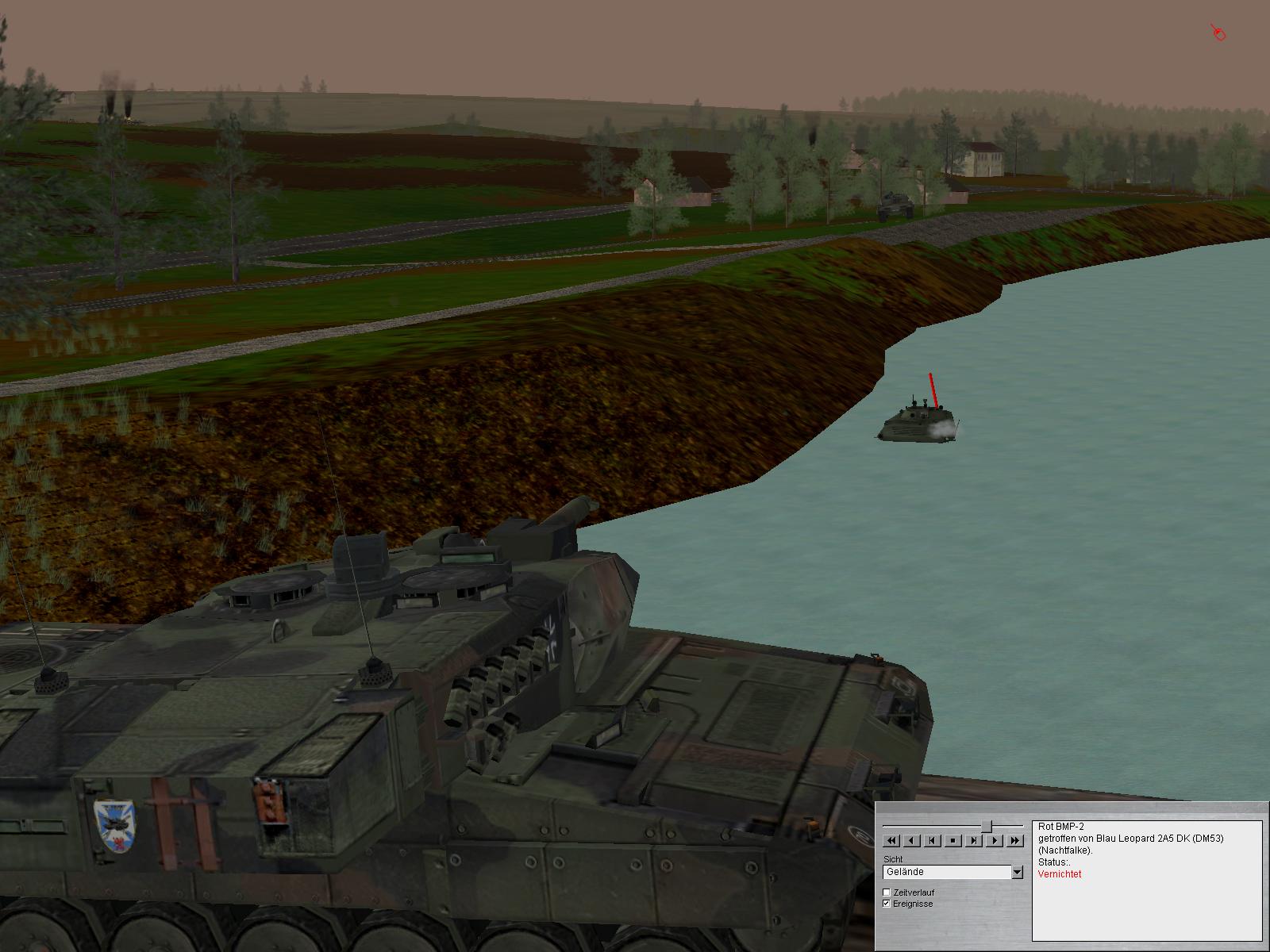Play the replay backward with the single left arrow

coord(912,840)
